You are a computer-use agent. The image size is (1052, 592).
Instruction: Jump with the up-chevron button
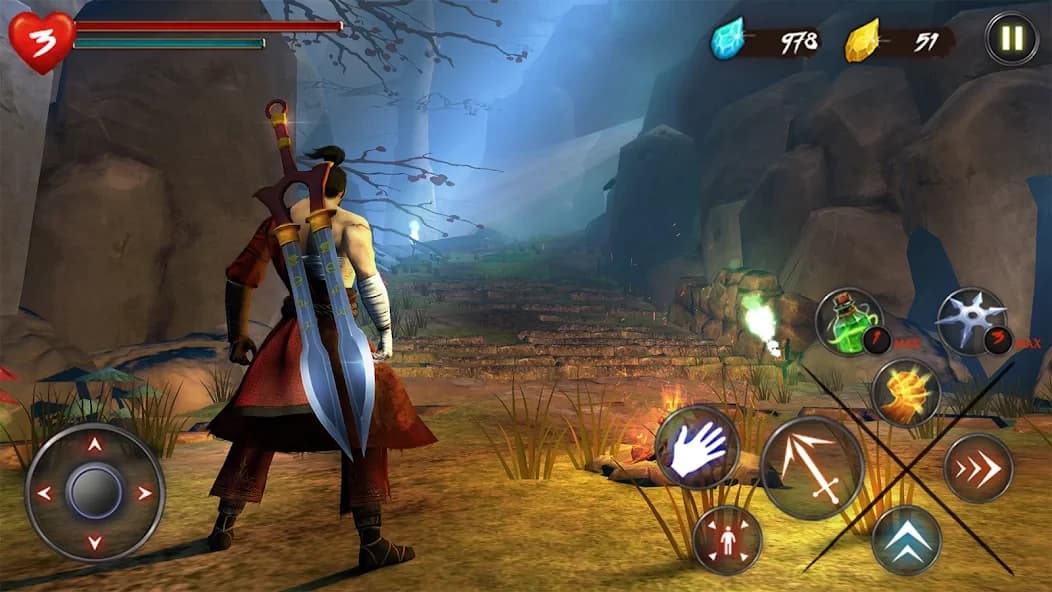pos(906,540)
